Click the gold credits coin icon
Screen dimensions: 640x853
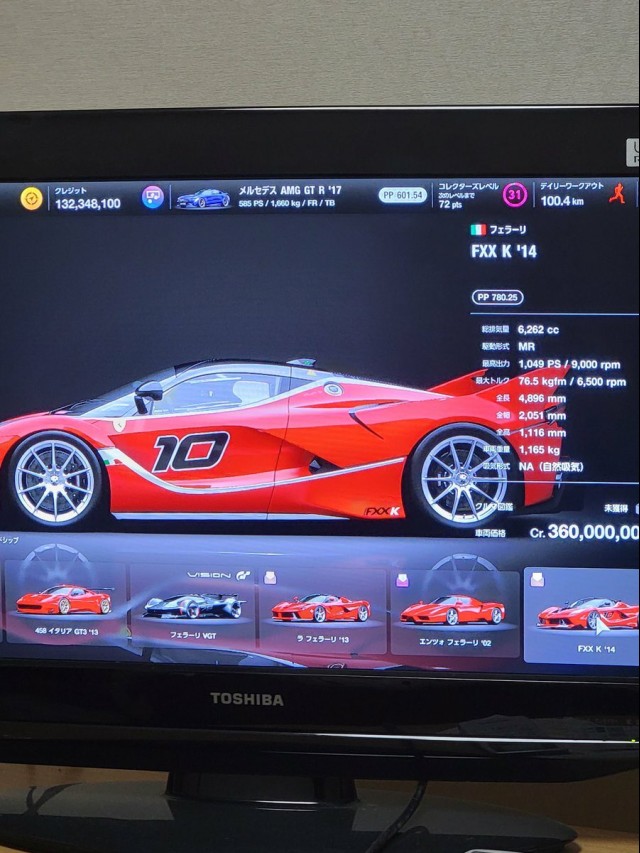point(32,198)
